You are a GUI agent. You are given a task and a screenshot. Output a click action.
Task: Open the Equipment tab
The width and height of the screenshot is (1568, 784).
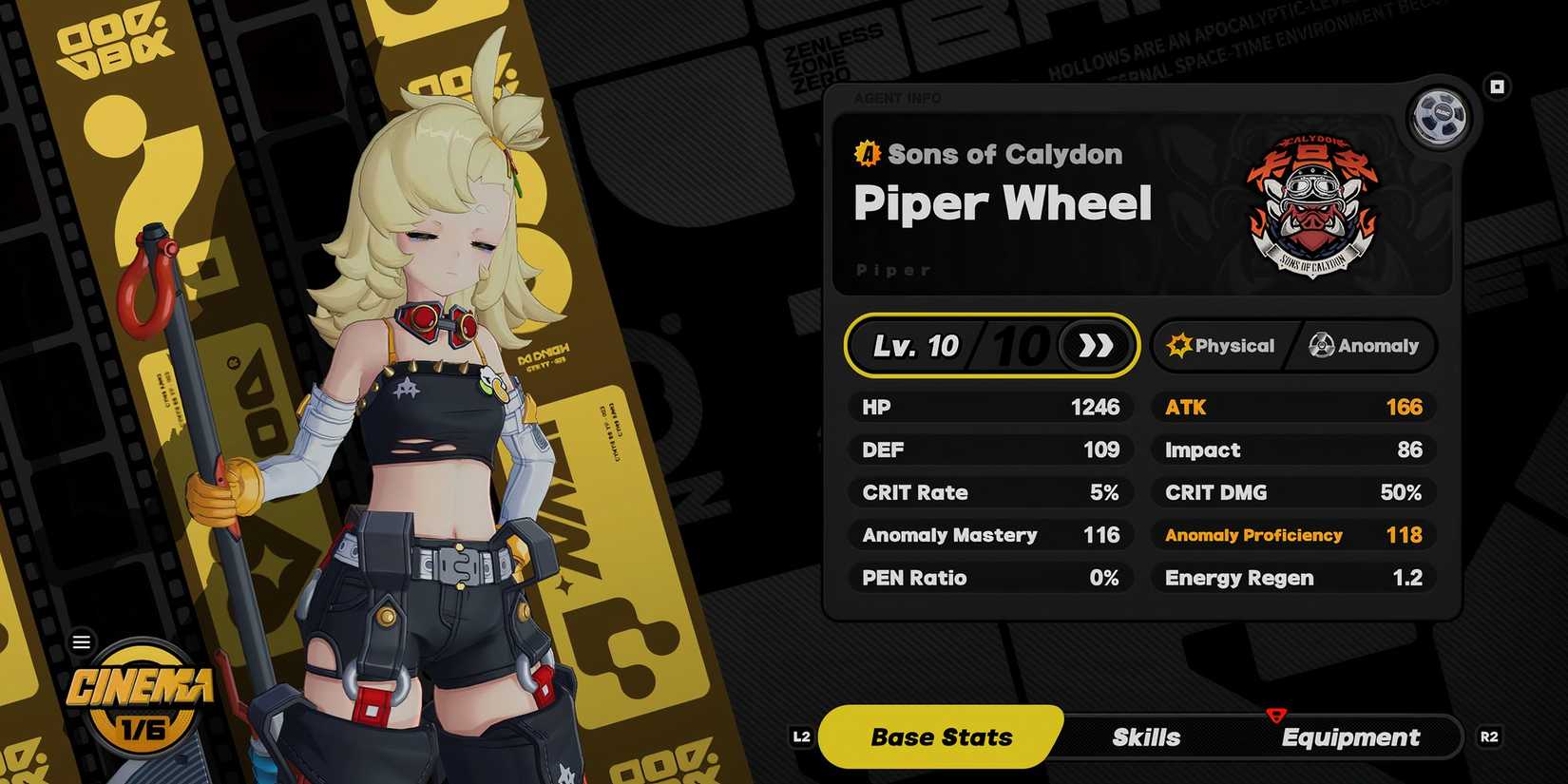(x=1350, y=737)
